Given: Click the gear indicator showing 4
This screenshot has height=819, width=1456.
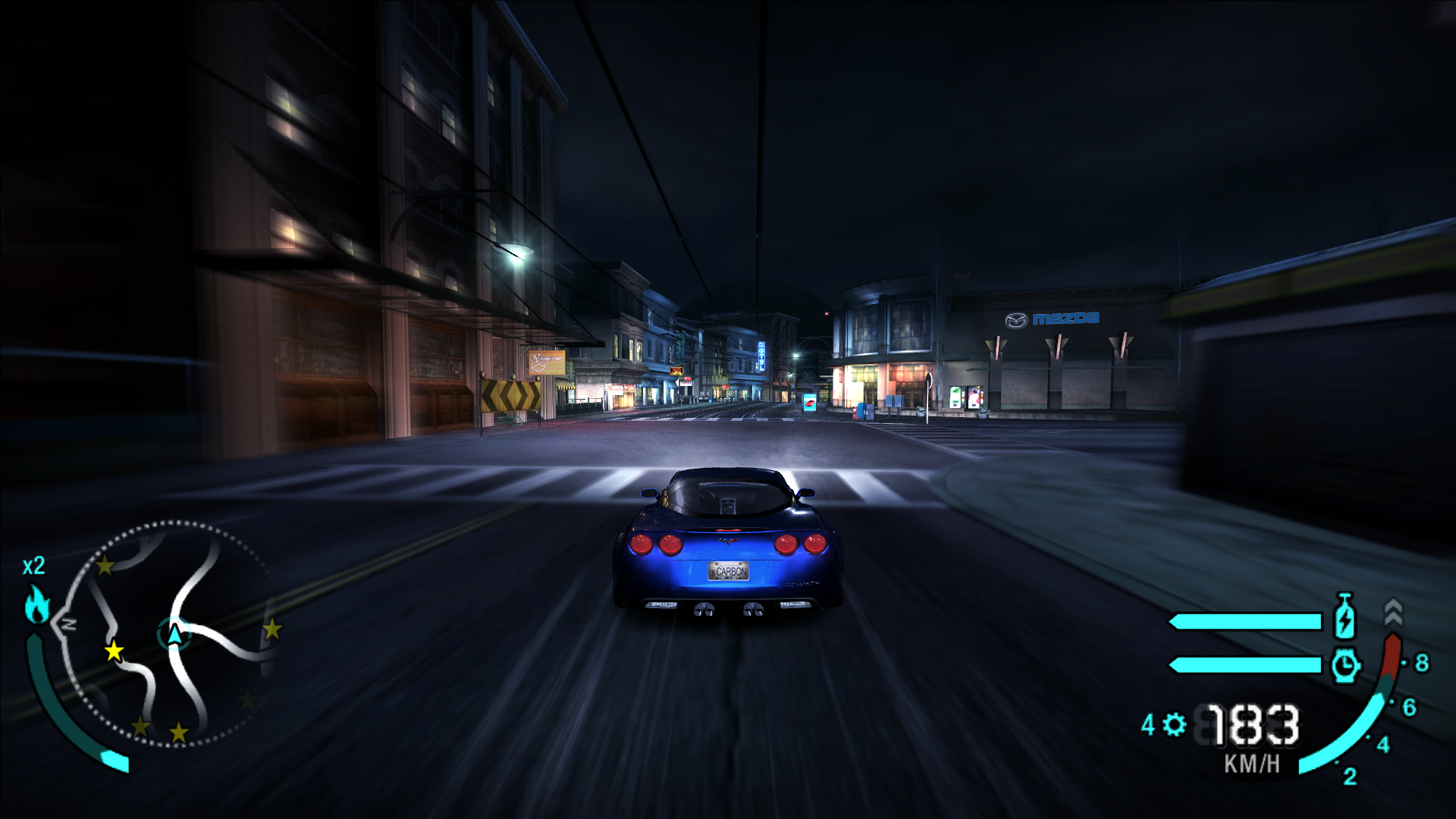Looking at the screenshot, I should (1148, 724).
